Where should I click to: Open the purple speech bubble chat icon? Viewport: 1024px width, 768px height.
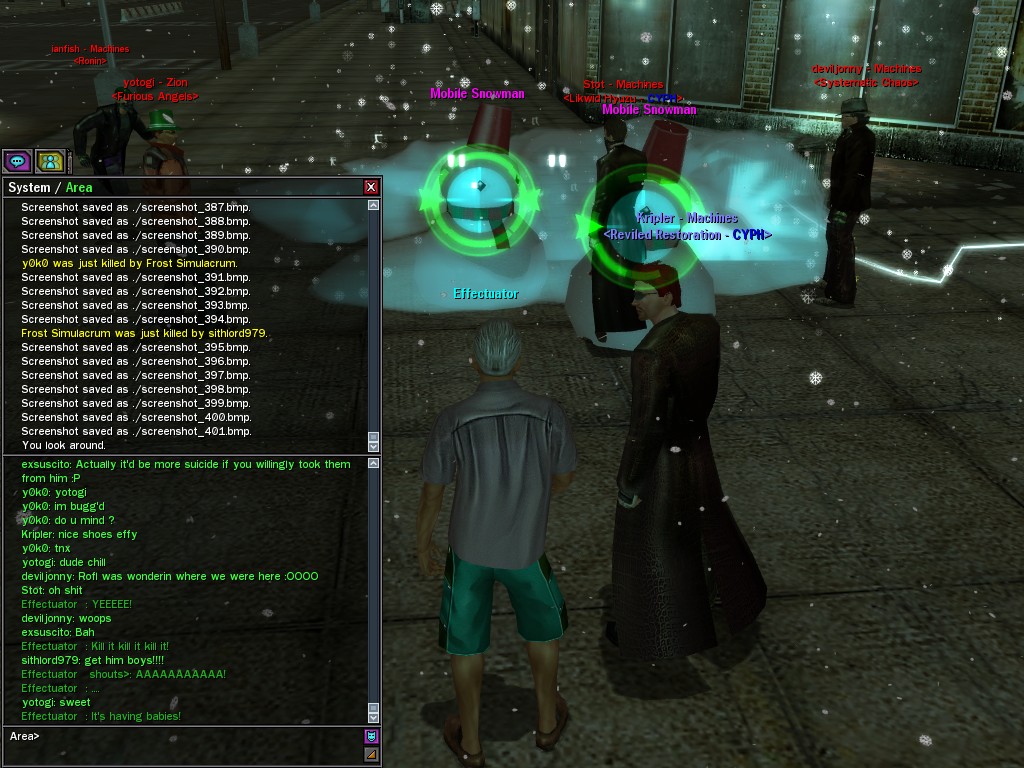tap(17, 160)
